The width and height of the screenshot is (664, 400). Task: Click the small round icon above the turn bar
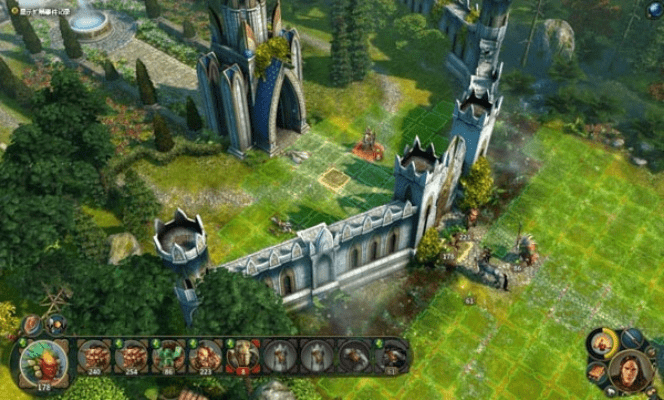[x=54, y=324]
